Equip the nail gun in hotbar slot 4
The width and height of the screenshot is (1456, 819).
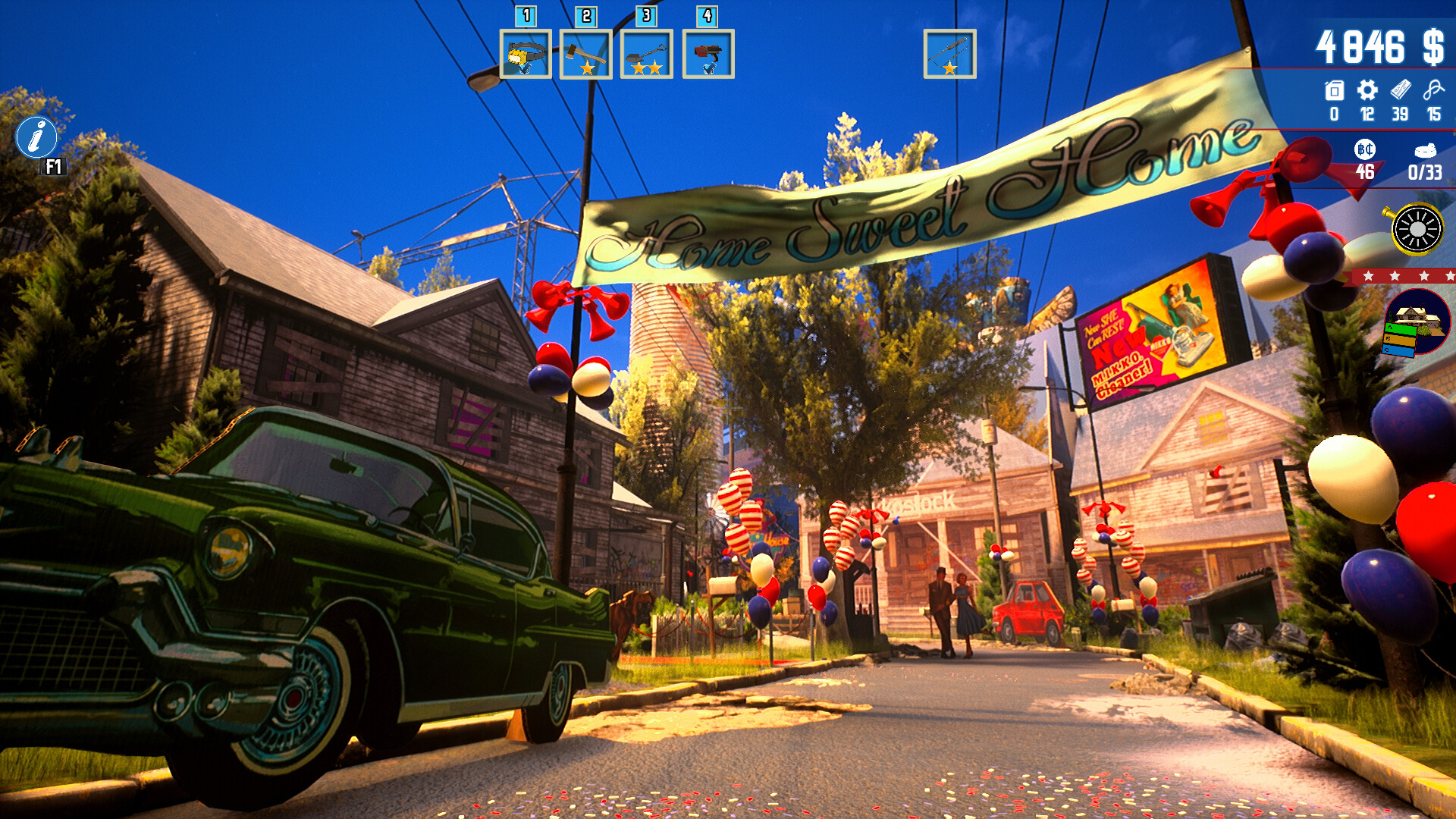click(706, 55)
